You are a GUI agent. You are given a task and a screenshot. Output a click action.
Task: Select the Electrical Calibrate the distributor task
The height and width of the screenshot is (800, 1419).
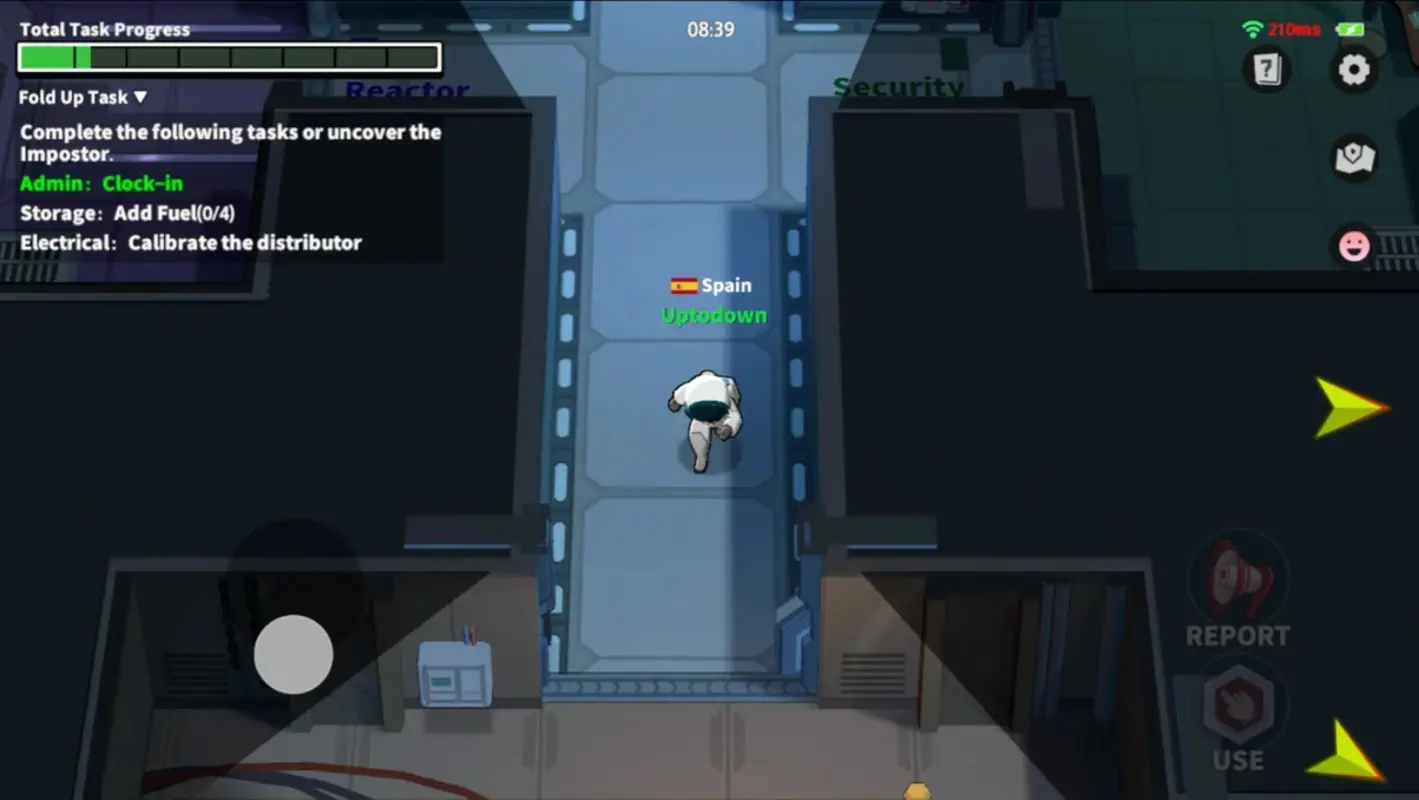[190, 242]
